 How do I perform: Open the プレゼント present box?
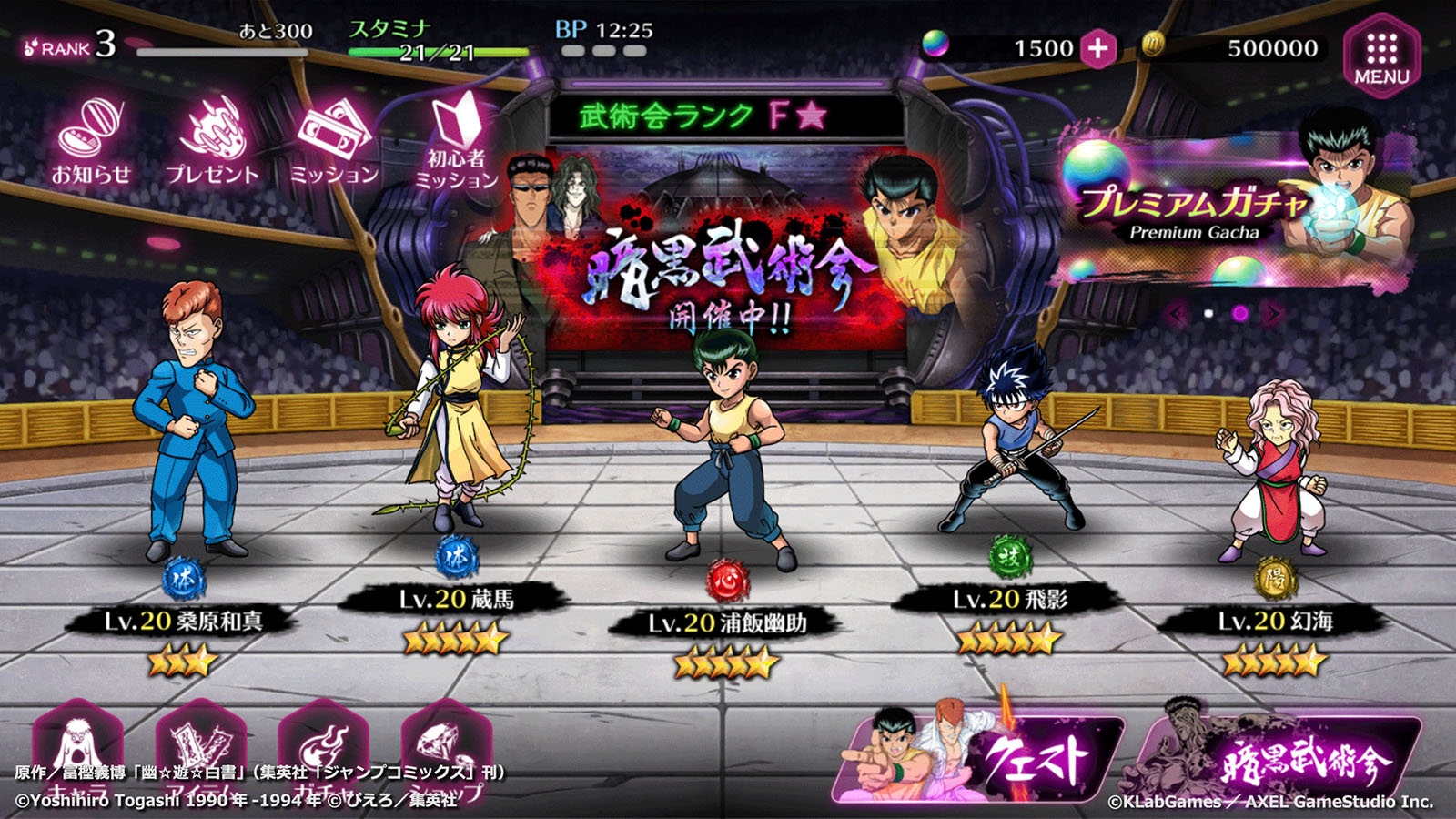[212, 142]
